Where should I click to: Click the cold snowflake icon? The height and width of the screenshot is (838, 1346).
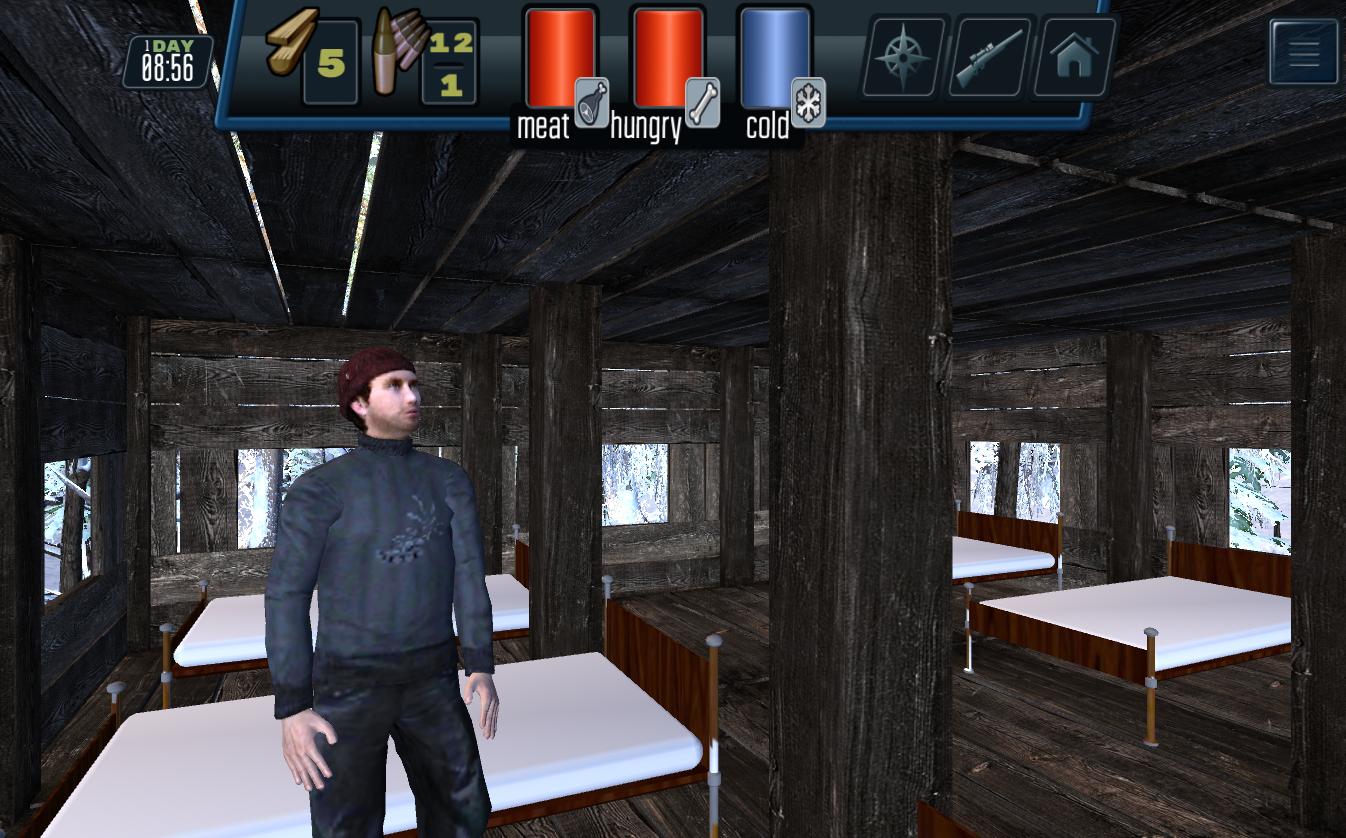(808, 102)
